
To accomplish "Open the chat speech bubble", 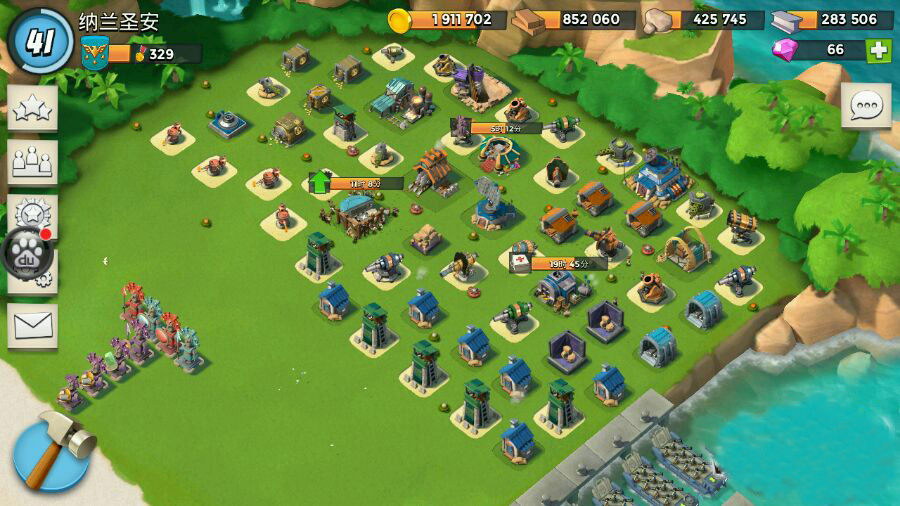I will tap(865, 105).
